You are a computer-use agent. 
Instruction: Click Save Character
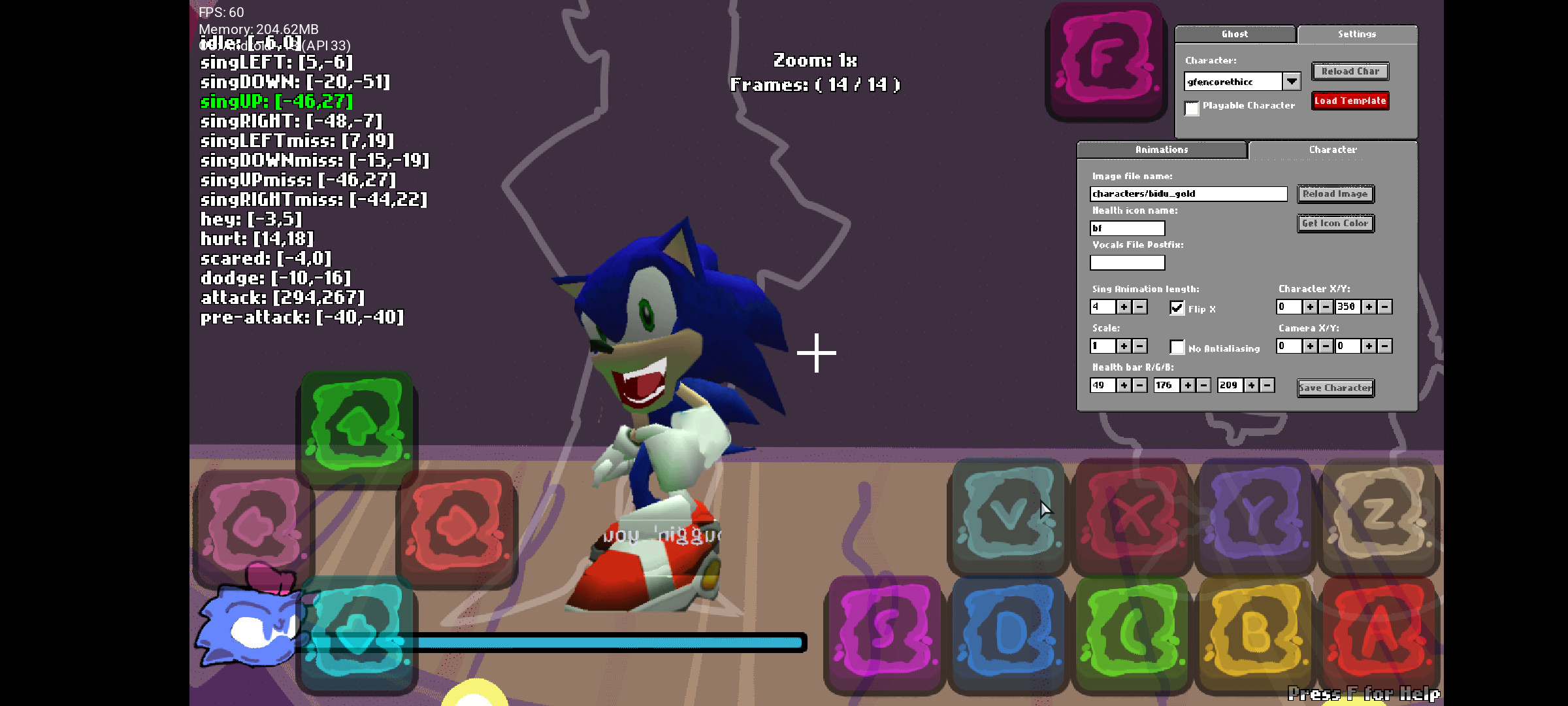[1335, 387]
